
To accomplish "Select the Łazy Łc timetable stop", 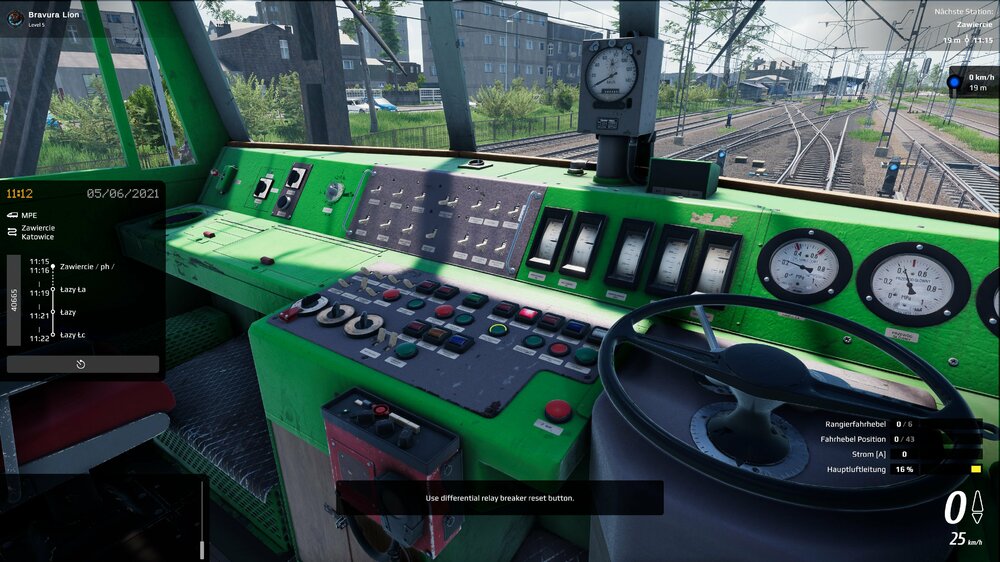I will [73, 335].
